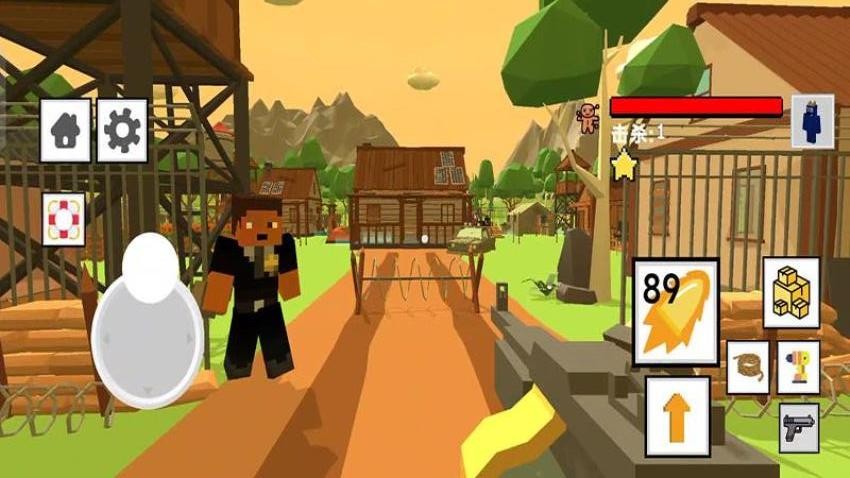Open the stacked boxes building menu
The width and height of the screenshot is (850, 478).
point(791,293)
